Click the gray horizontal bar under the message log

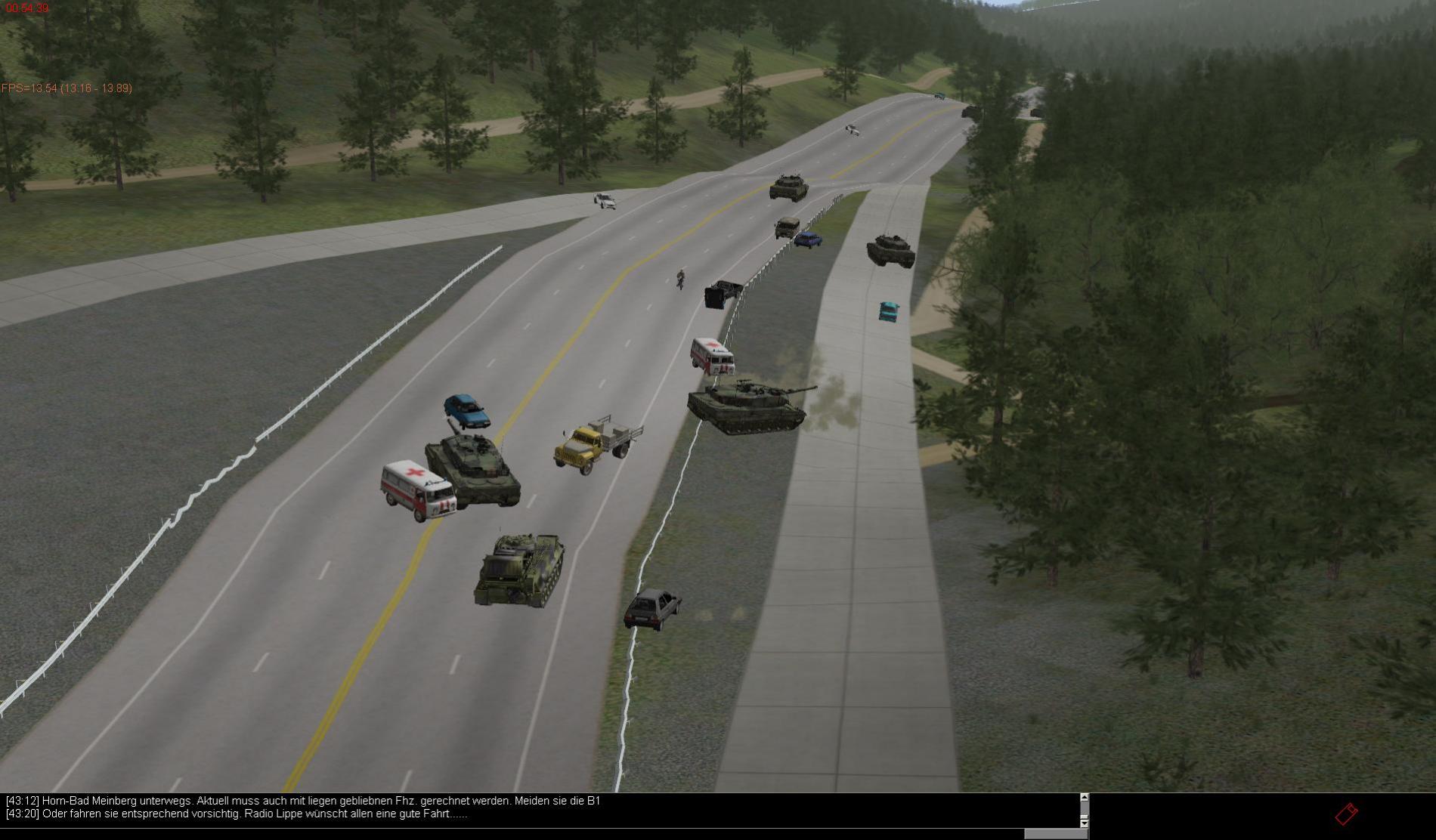pyautogui.click(x=1055, y=834)
